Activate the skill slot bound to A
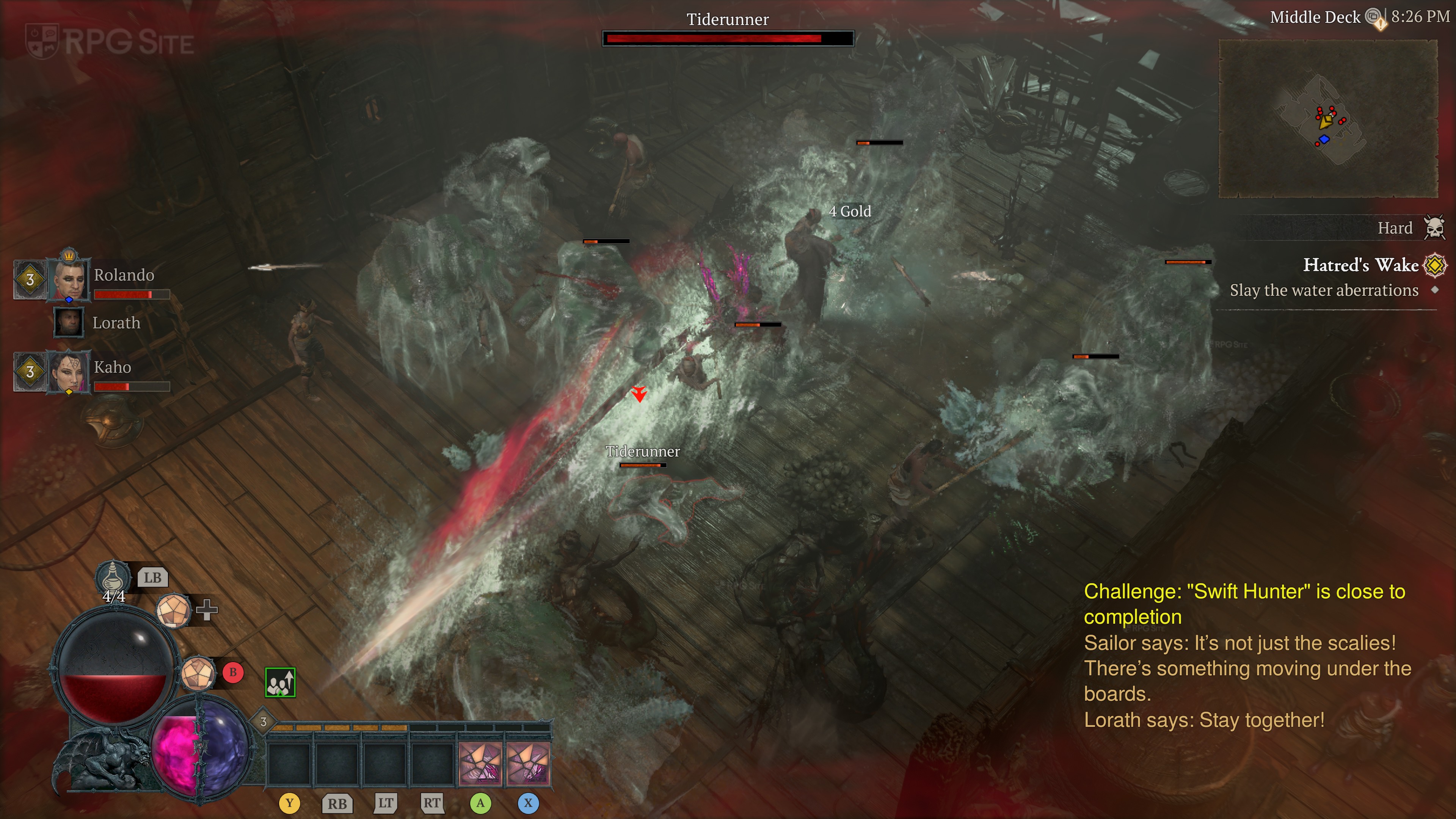Image resolution: width=1456 pixels, height=819 pixels. click(480, 764)
